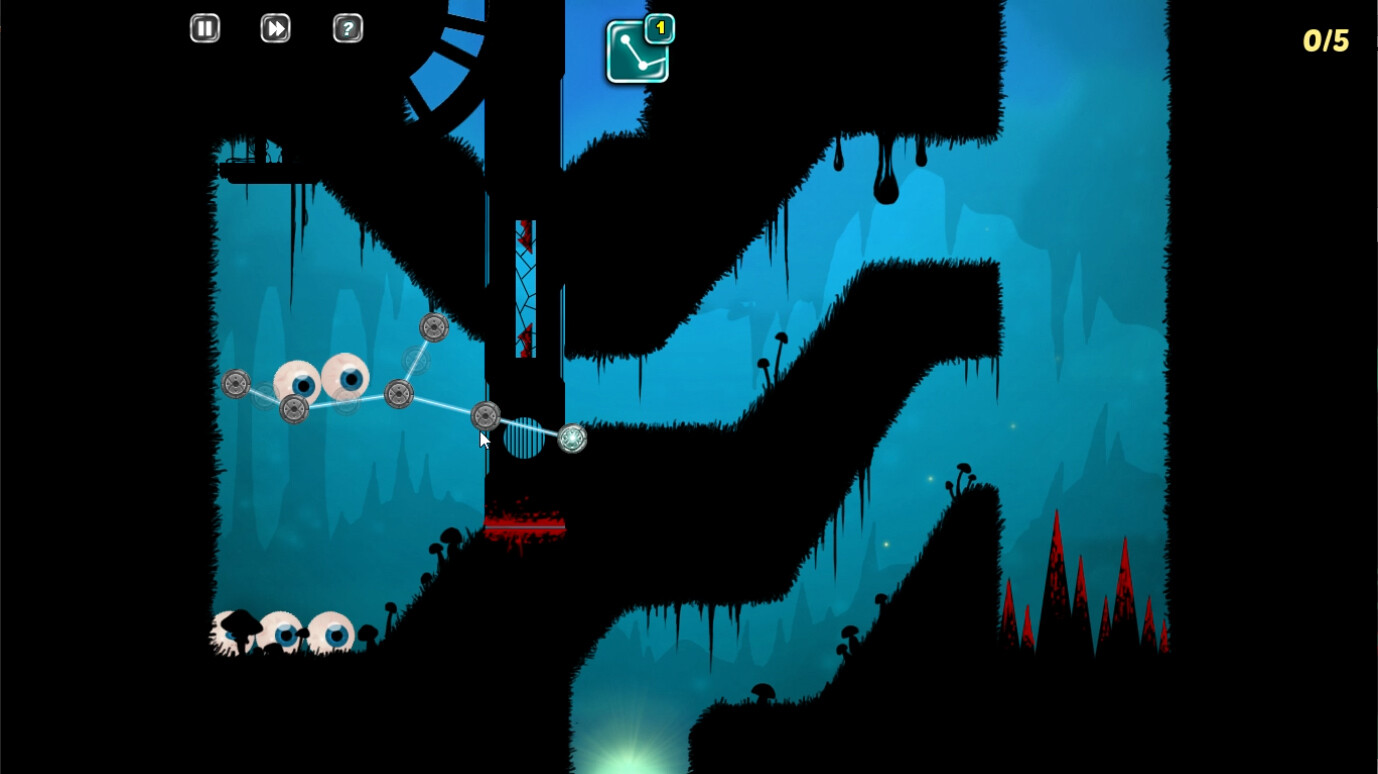The height and width of the screenshot is (774, 1378).
Task: Click the gear node beside the cursor
Action: pos(487,416)
